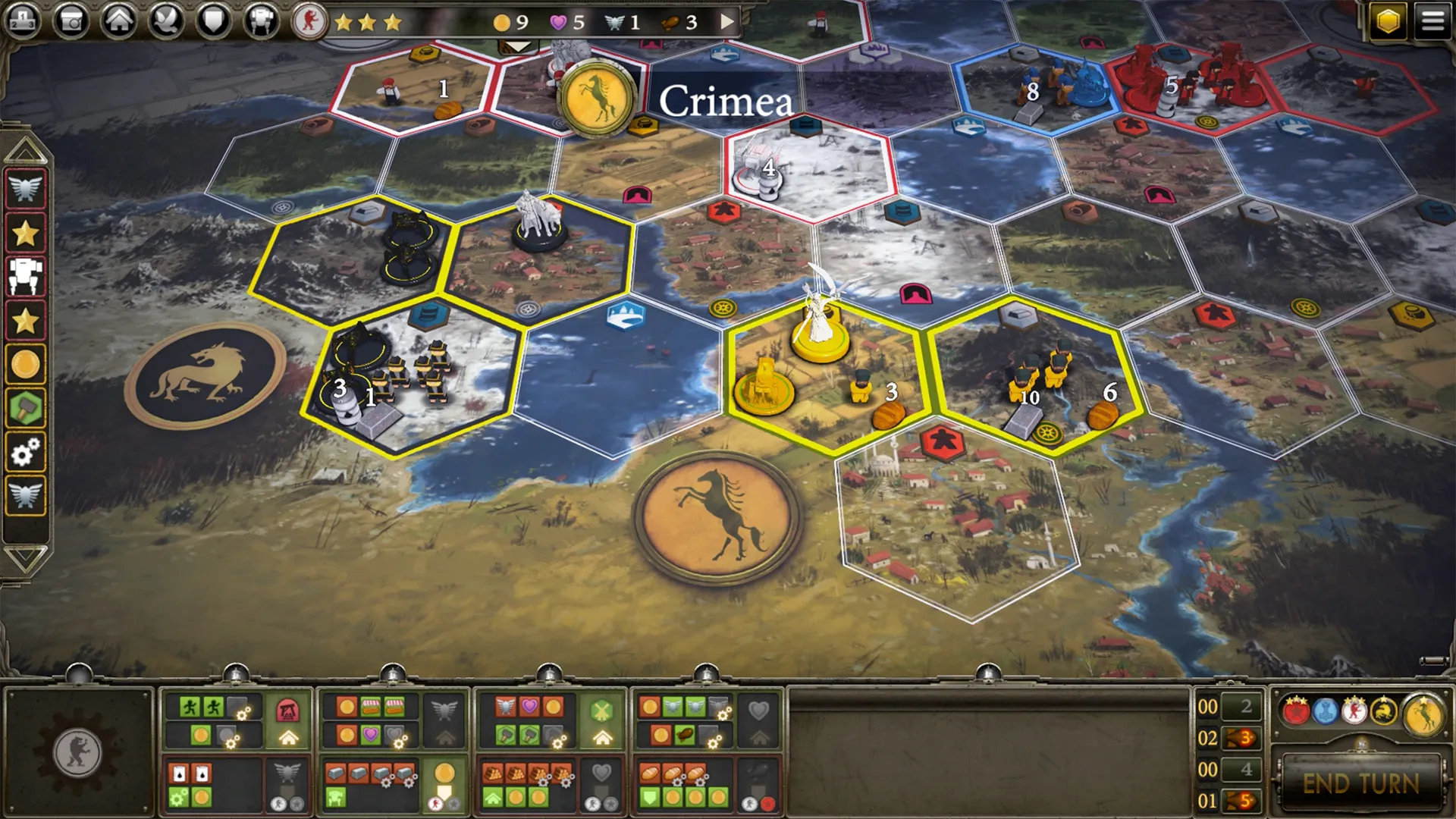Viewport: 1456px width, 819px height.
Task: Click the home icon in the top toolbar
Action: pyautogui.click(x=118, y=20)
